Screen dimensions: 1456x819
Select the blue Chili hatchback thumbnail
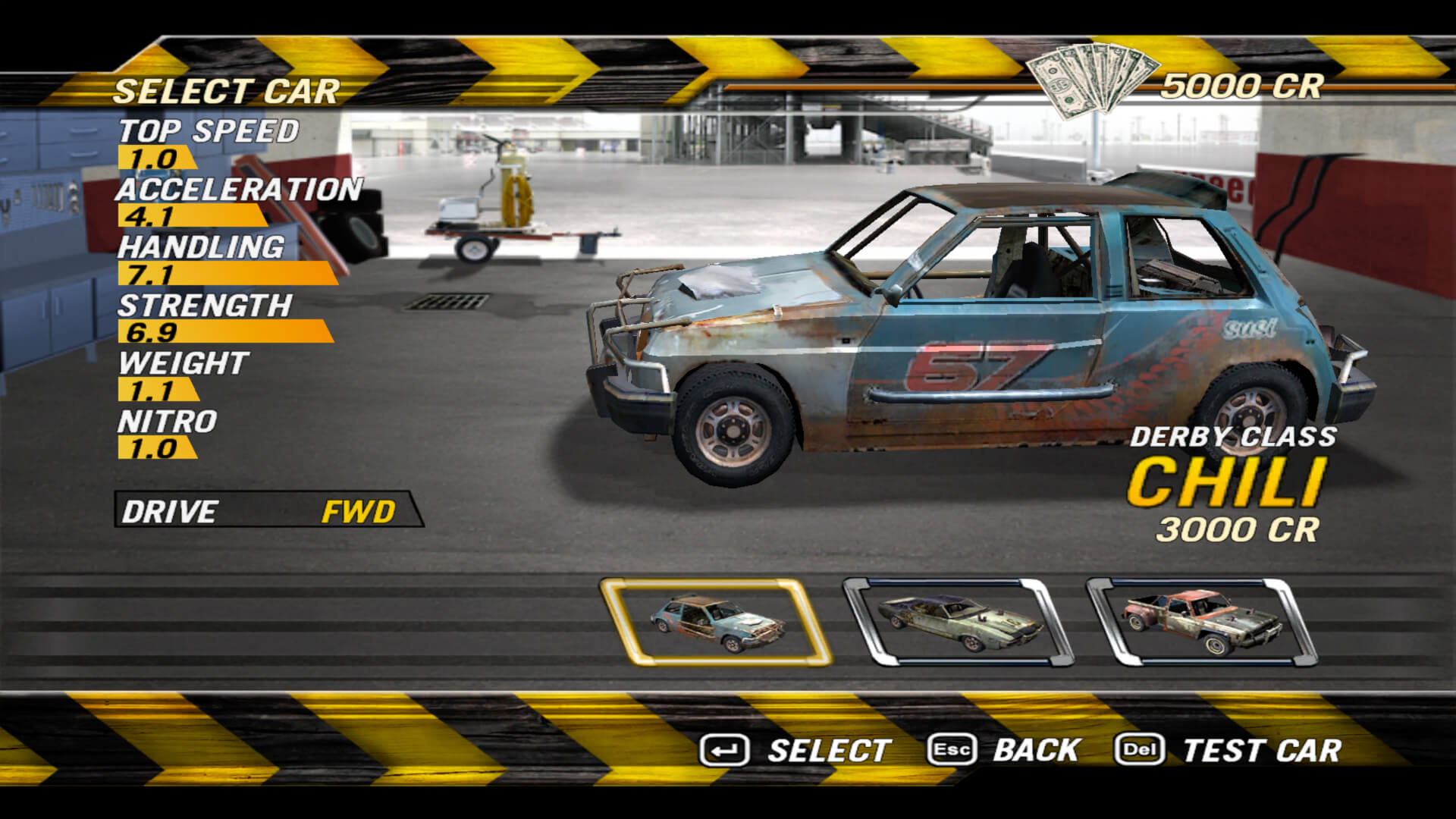(x=716, y=623)
